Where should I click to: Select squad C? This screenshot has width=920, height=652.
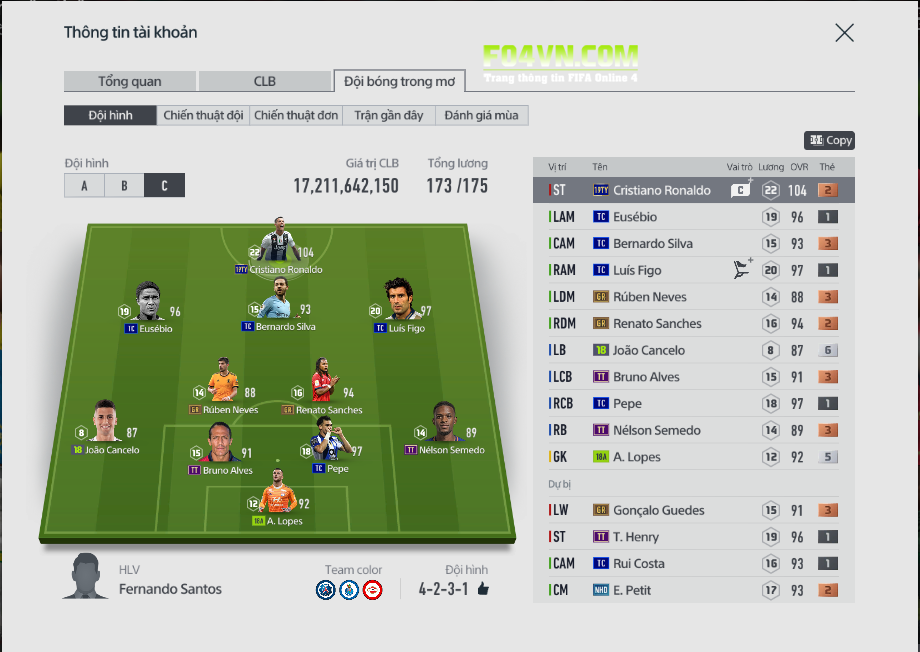[164, 185]
